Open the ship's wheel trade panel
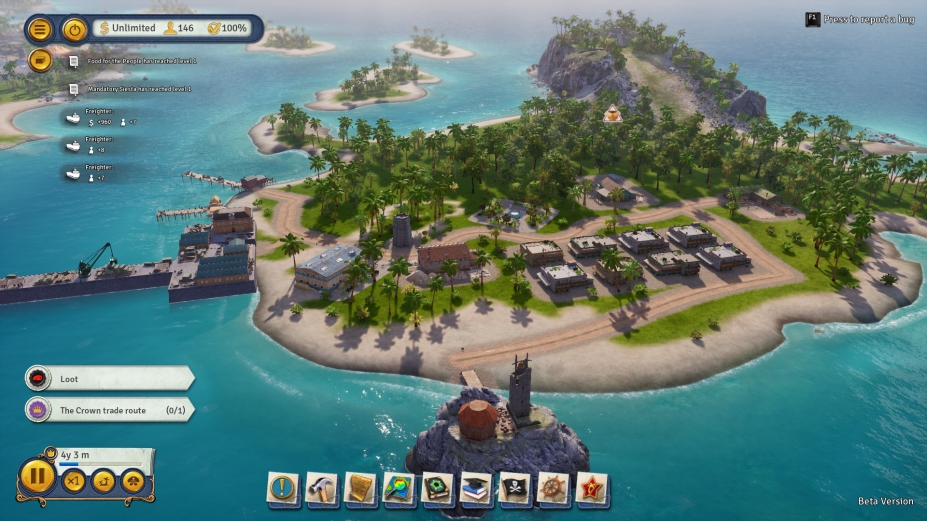This screenshot has width=927, height=521. click(553, 489)
